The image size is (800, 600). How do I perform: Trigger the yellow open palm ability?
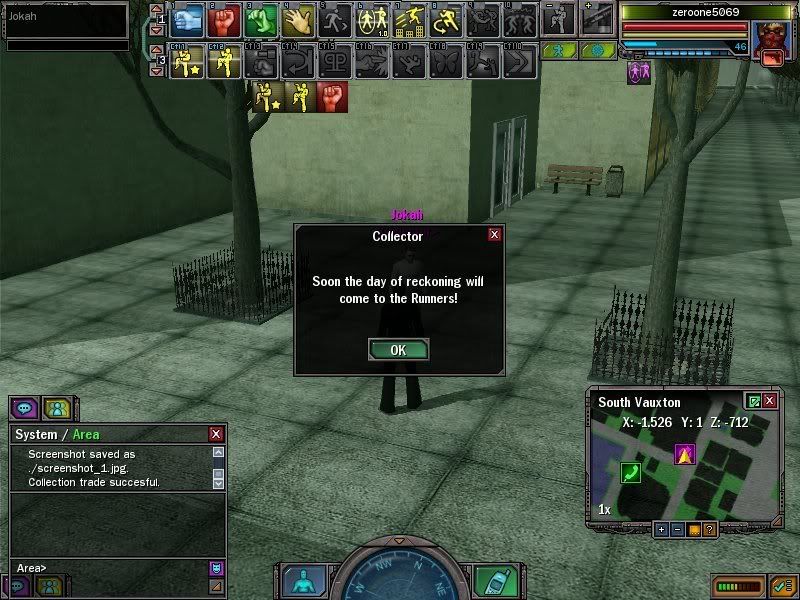pyautogui.click(x=297, y=19)
